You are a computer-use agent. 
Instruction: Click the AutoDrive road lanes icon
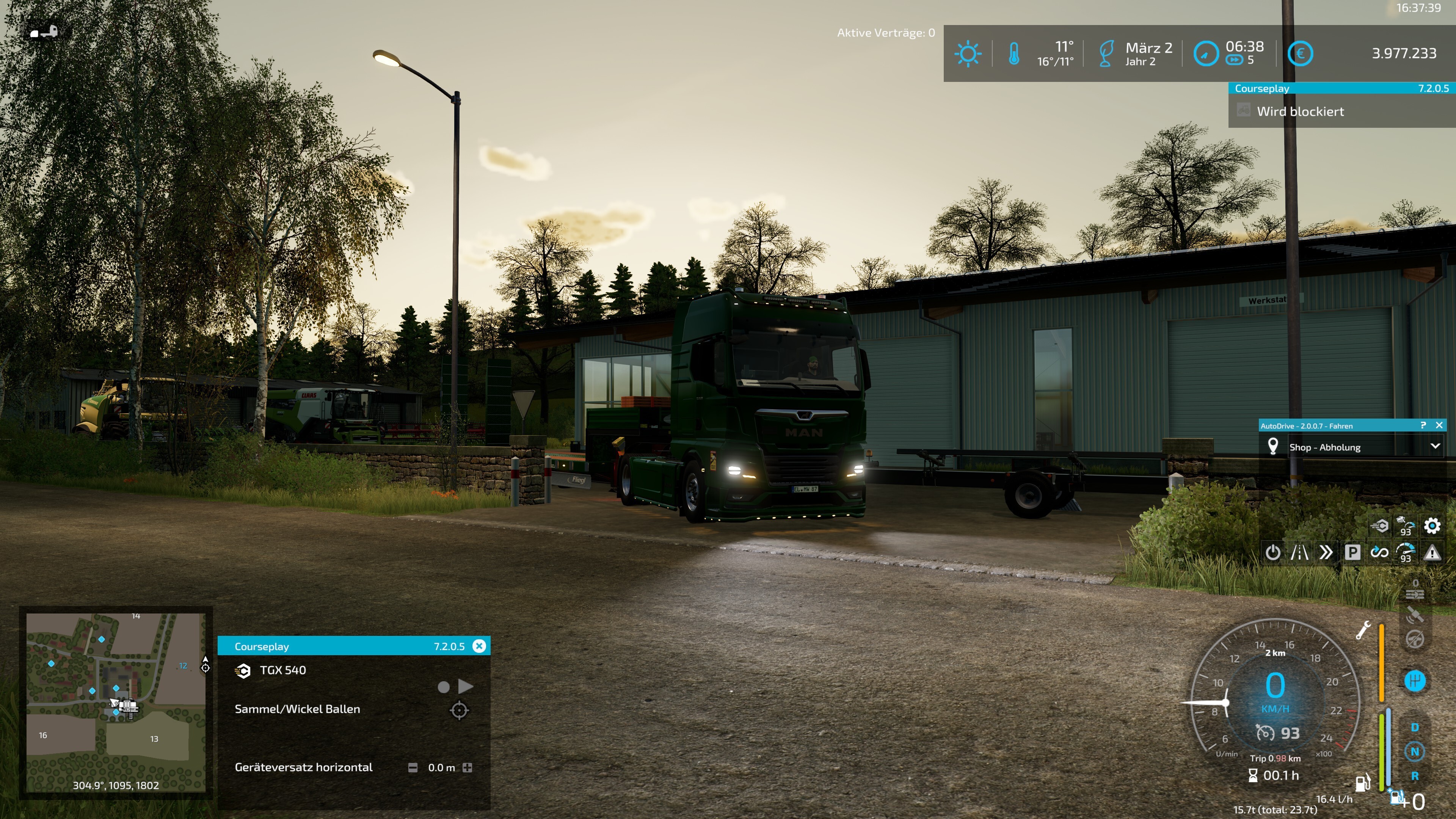[x=1299, y=552]
